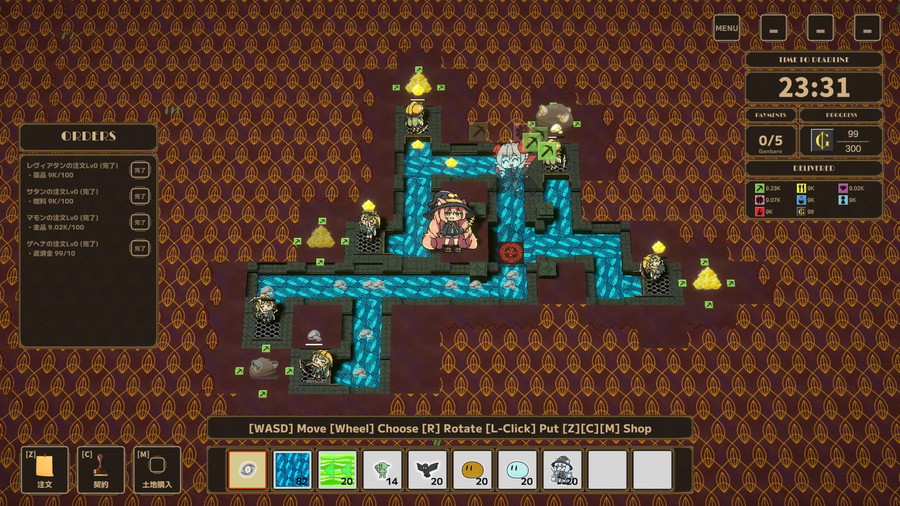Viewport: 900px width, 506px height.
Task: Select the gray witch unit slot
Action: [x=562, y=469]
